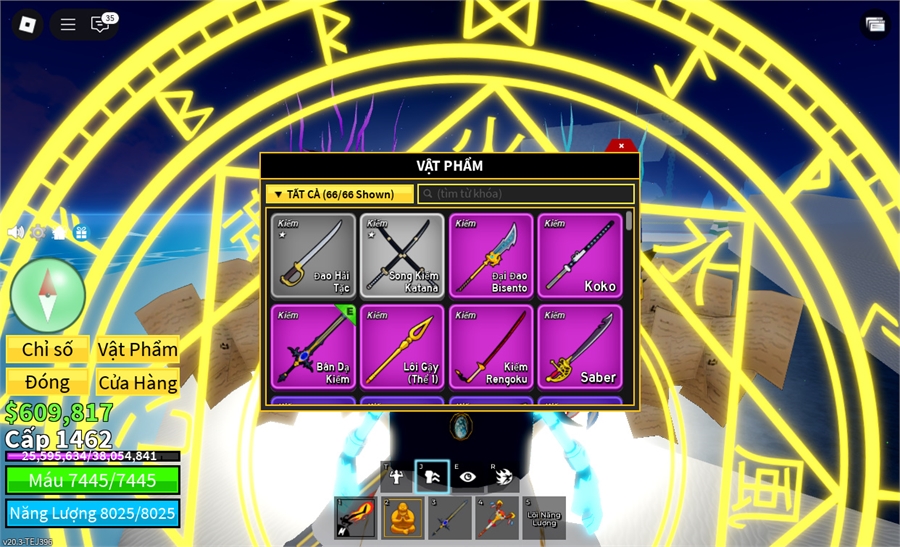This screenshot has height=547, width=900.
Task: Open the Cửa Hàng shop
Action: pos(138,382)
